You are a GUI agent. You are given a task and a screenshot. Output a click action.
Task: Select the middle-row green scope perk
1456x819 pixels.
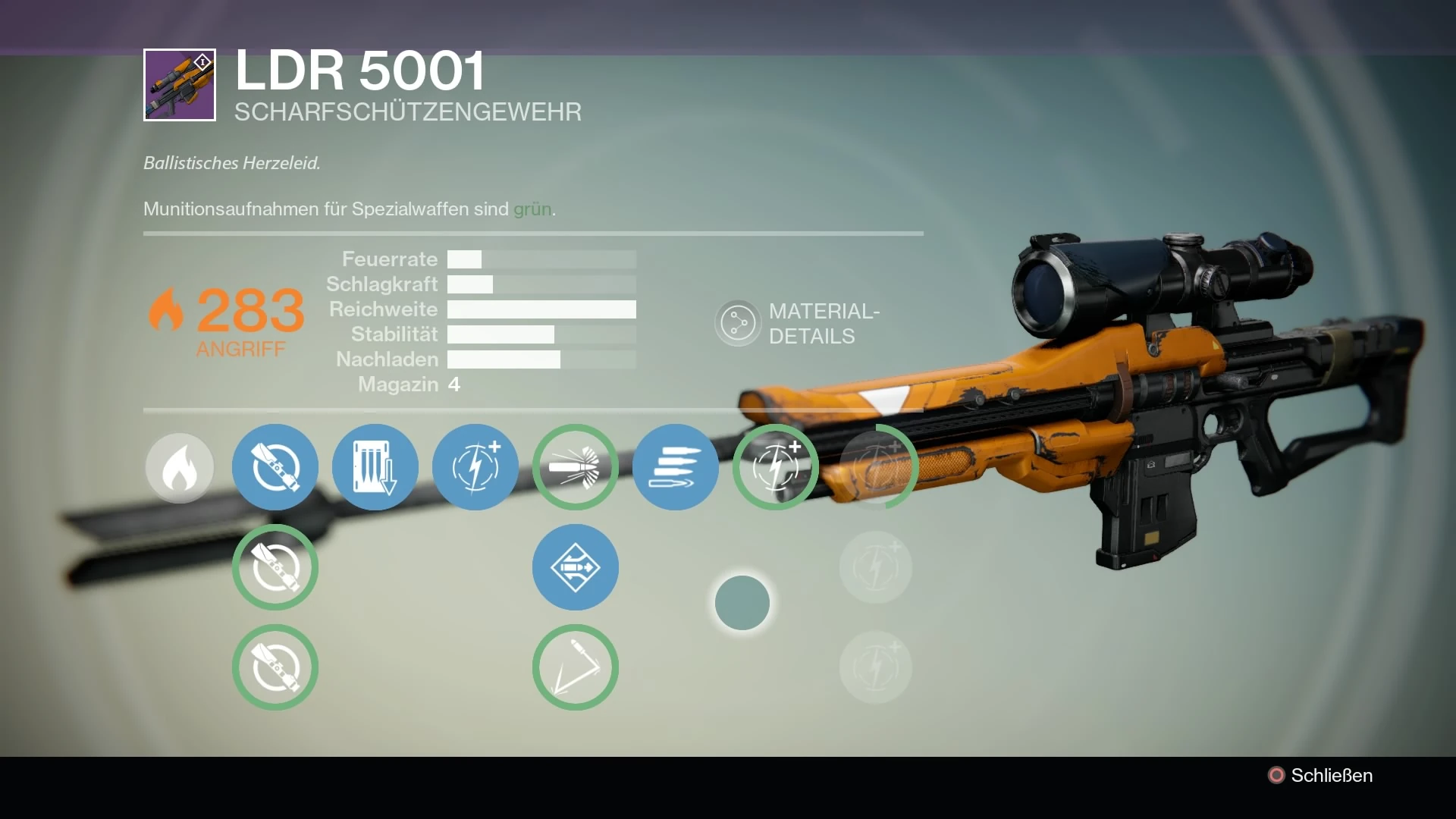click(x=275, y=567)
